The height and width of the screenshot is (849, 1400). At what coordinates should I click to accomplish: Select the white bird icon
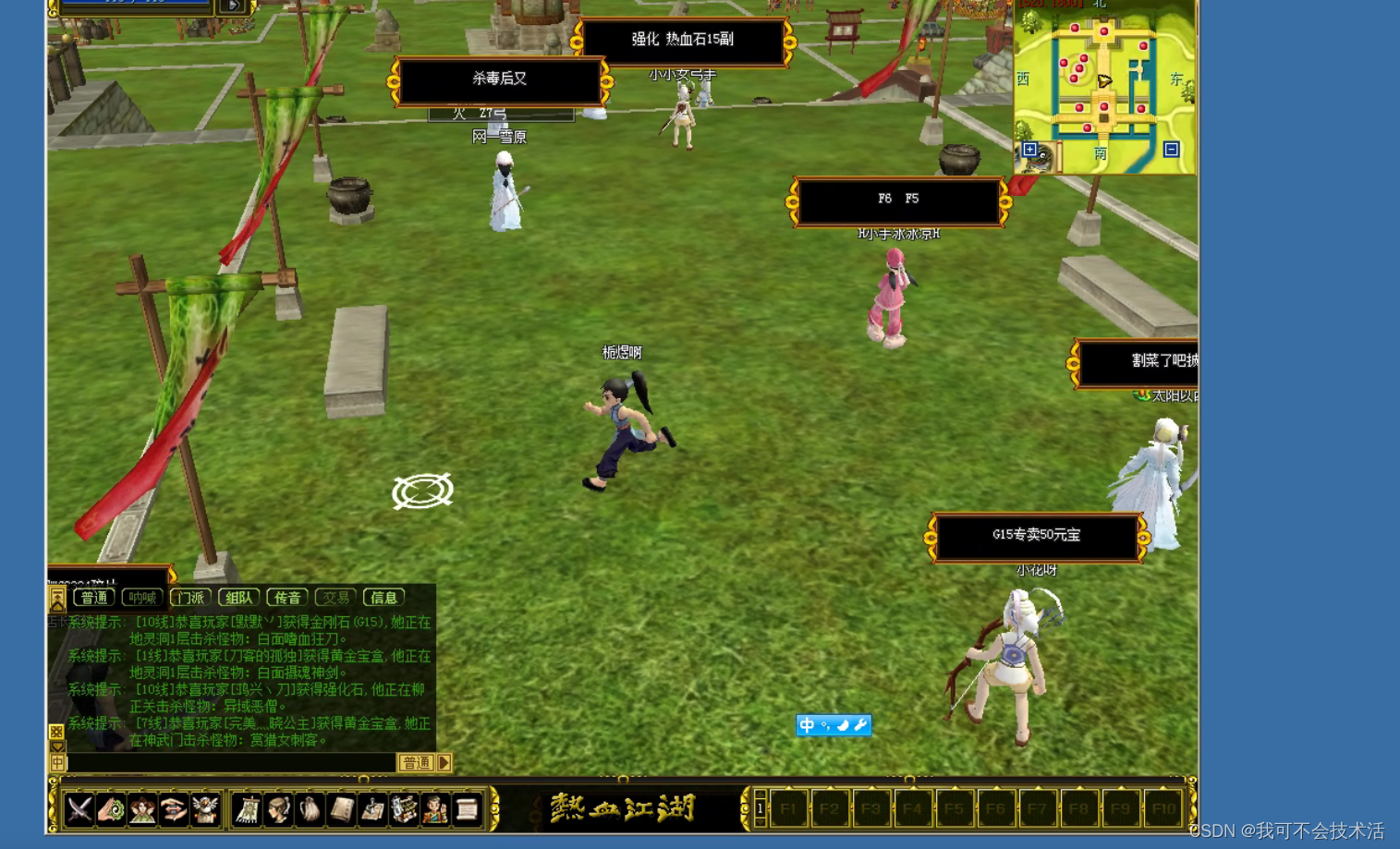click(204, 810)
